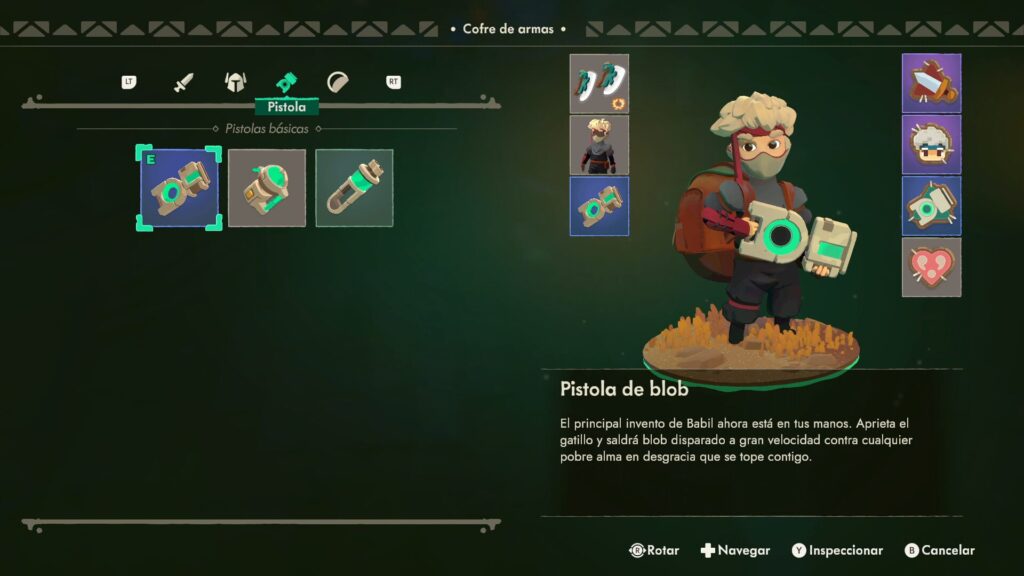Choose the sword badge slot

point(931,83)
